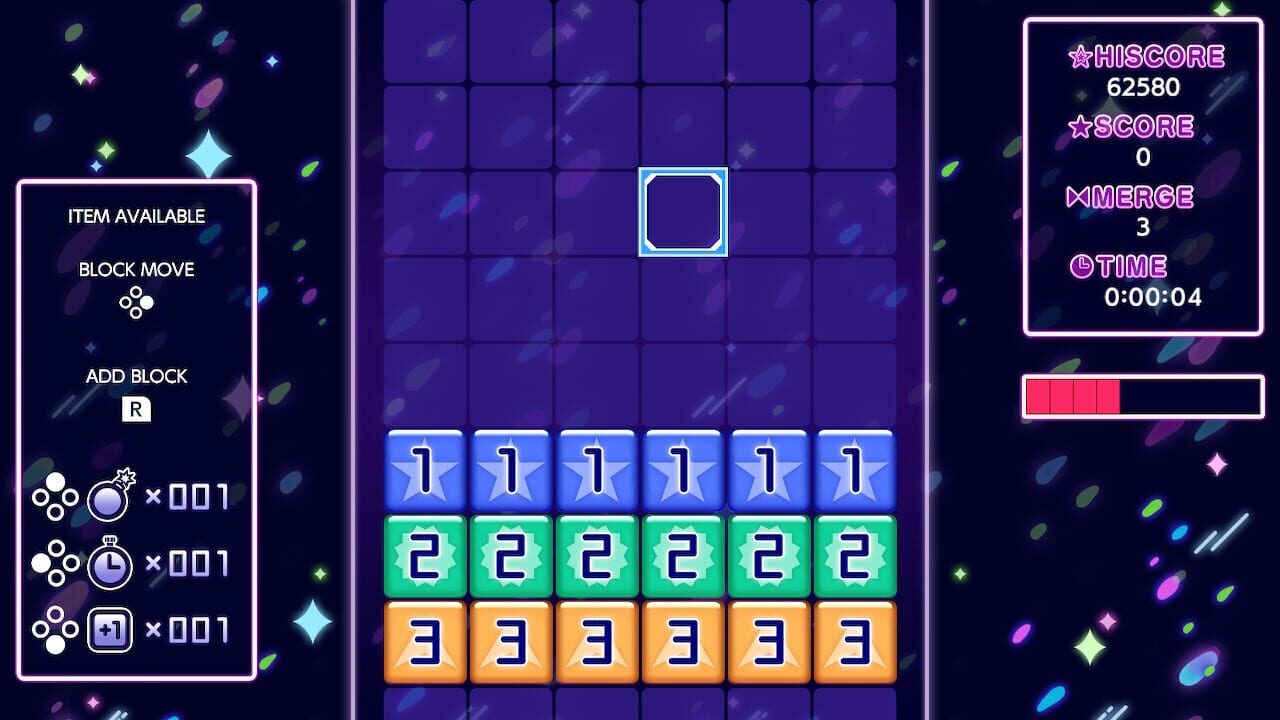Select the bomb item icon
The height and width of the screenshot is (720, 1280).
click(x=109, y=492)
